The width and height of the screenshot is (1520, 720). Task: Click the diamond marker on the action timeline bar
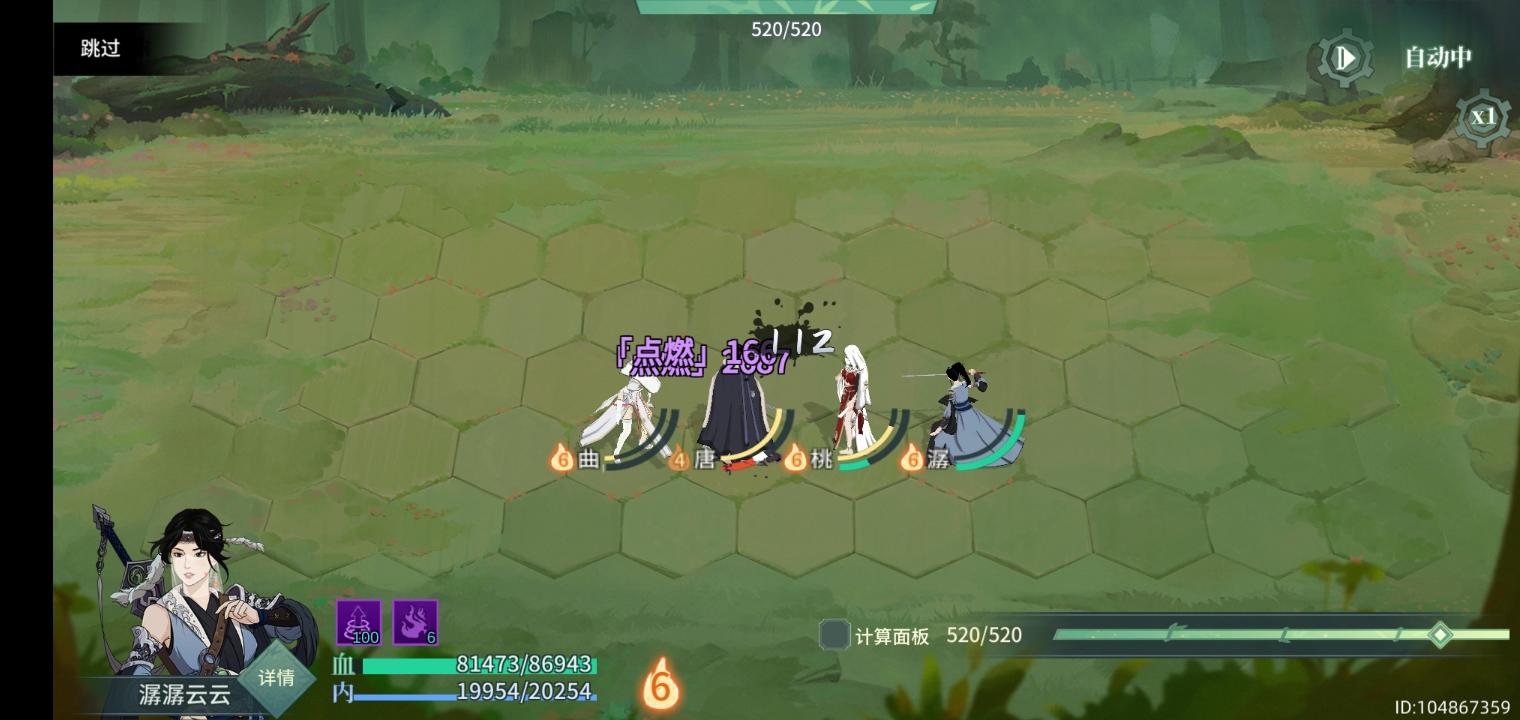(1440, 633)
